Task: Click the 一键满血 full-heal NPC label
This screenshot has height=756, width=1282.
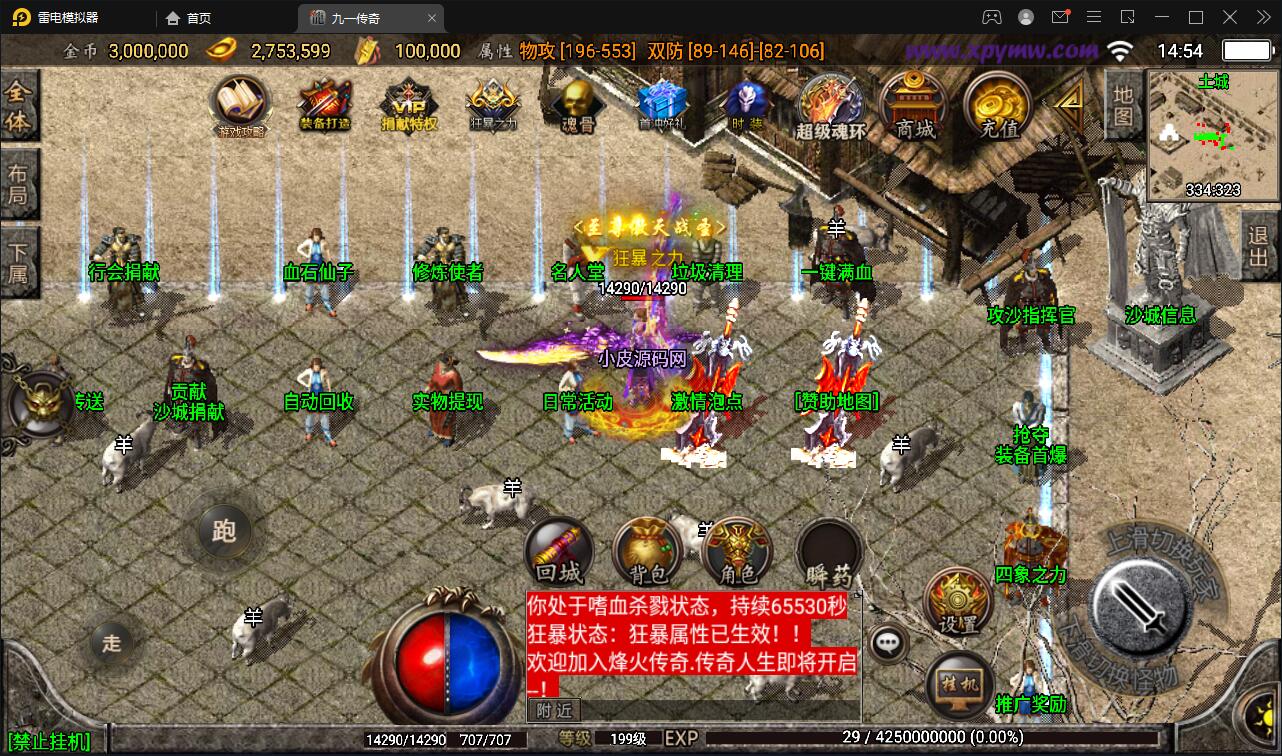Action: (836, 272)
